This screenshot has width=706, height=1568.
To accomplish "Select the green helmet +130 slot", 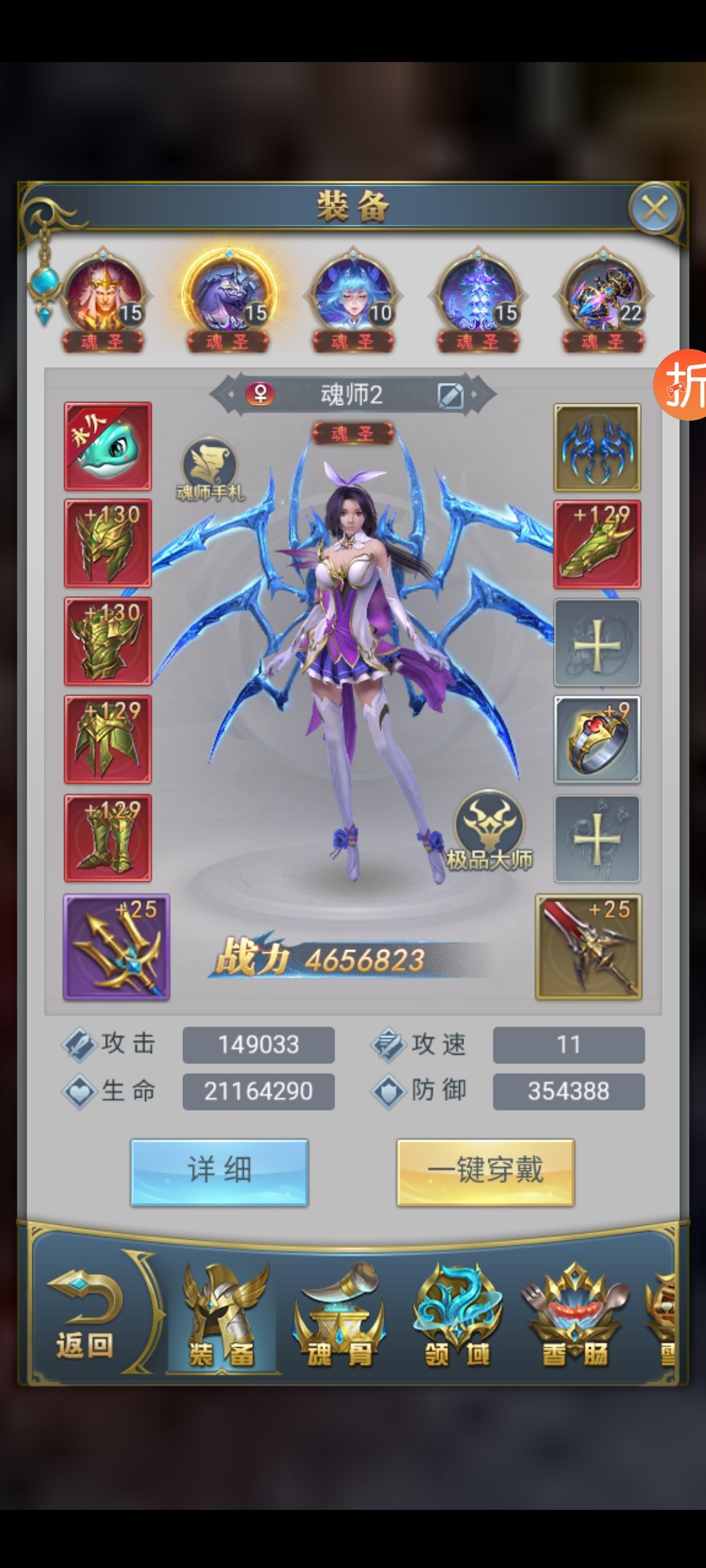I will click(108, 544).
